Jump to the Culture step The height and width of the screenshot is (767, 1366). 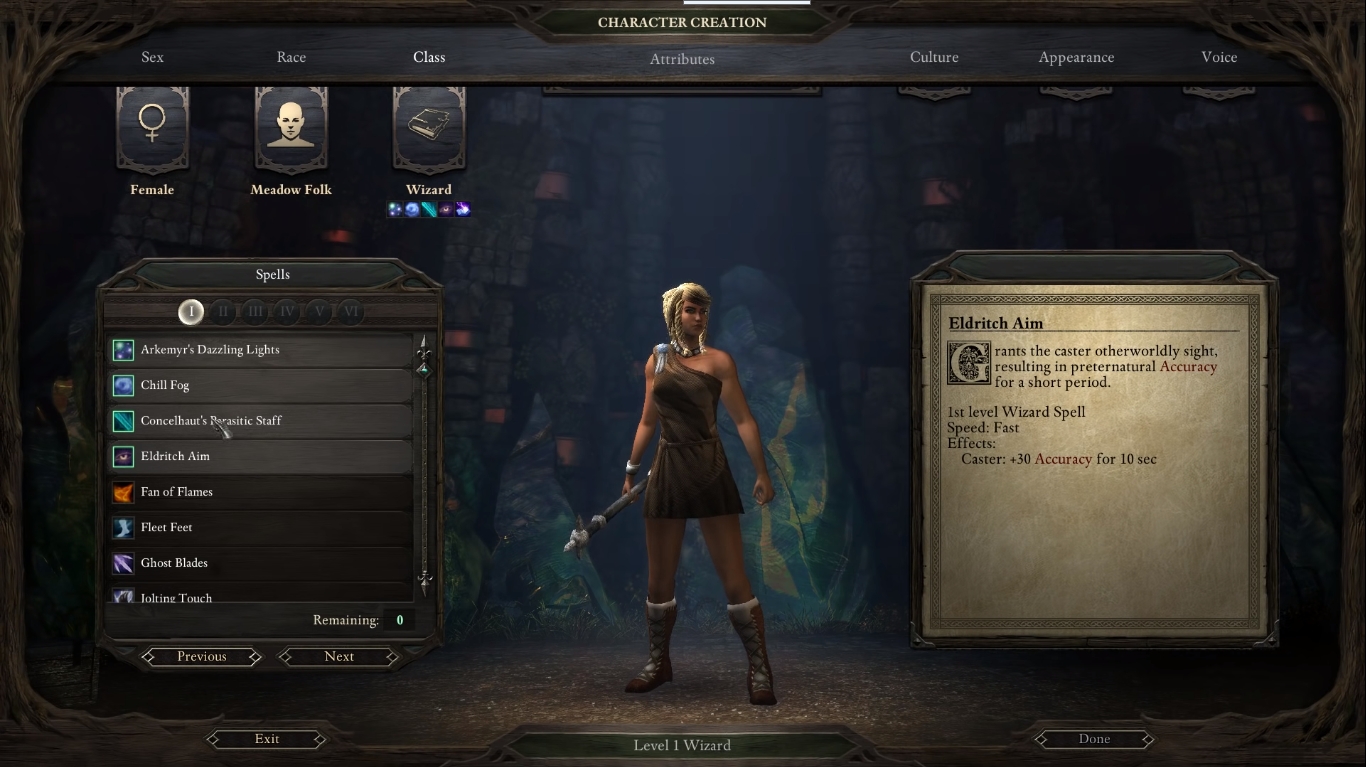point(934,57)
